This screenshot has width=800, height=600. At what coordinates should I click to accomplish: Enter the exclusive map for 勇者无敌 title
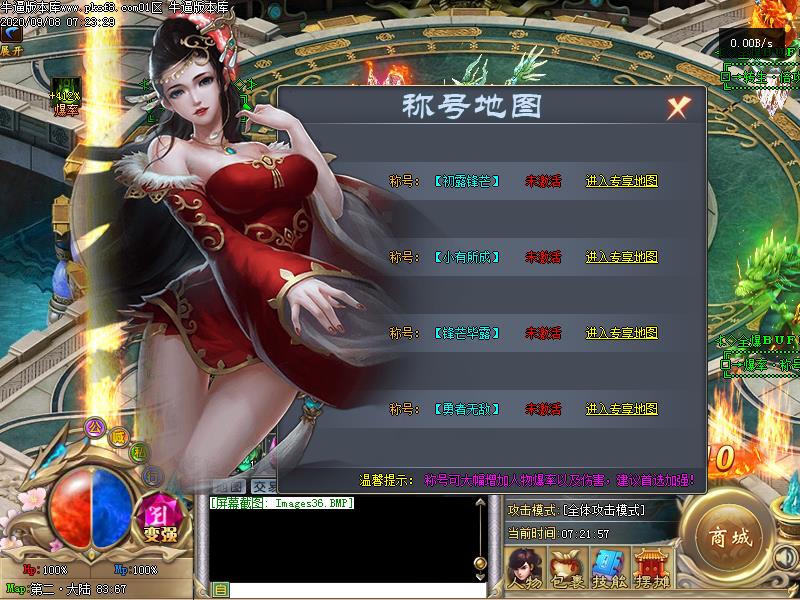point(621,409)
